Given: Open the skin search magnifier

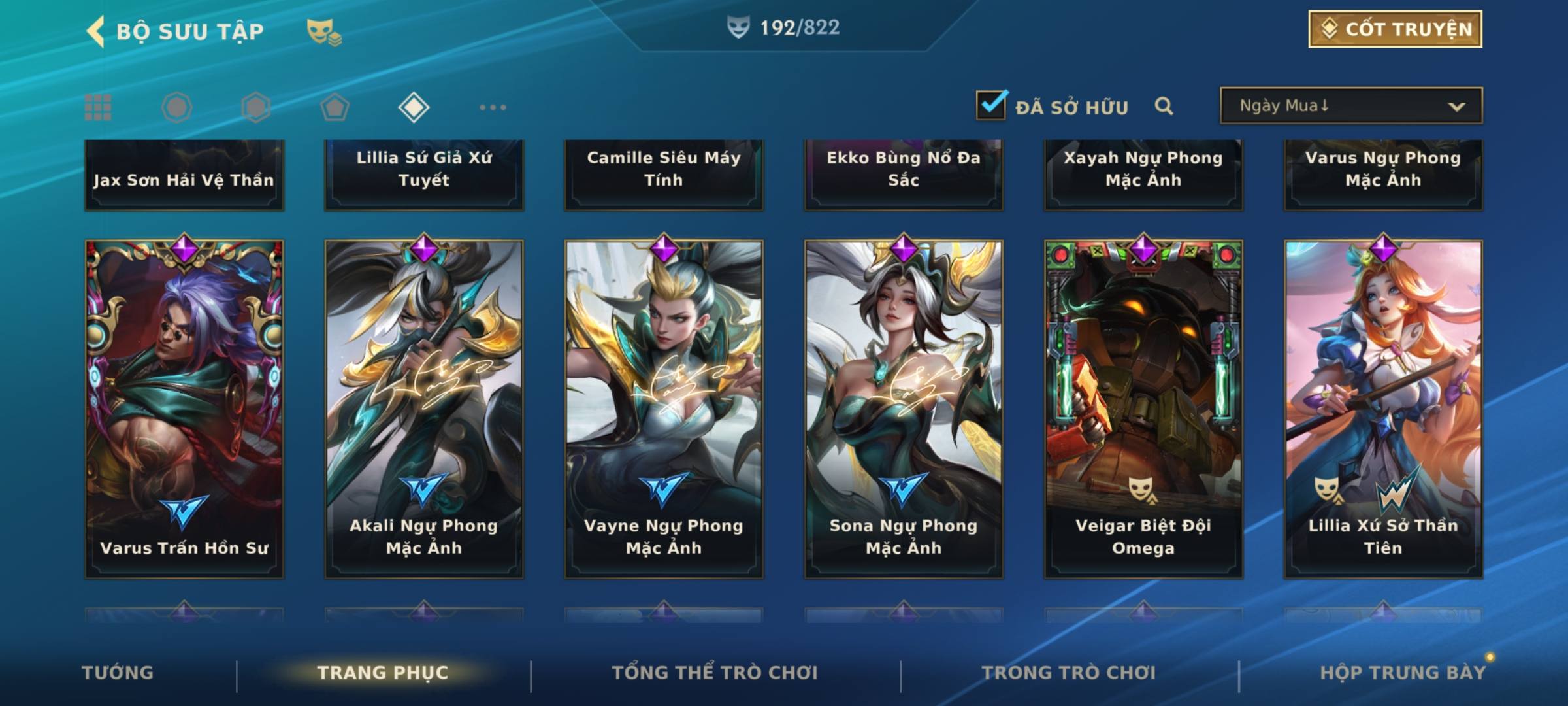Looking at the screenshot, I should [1164, 106].
